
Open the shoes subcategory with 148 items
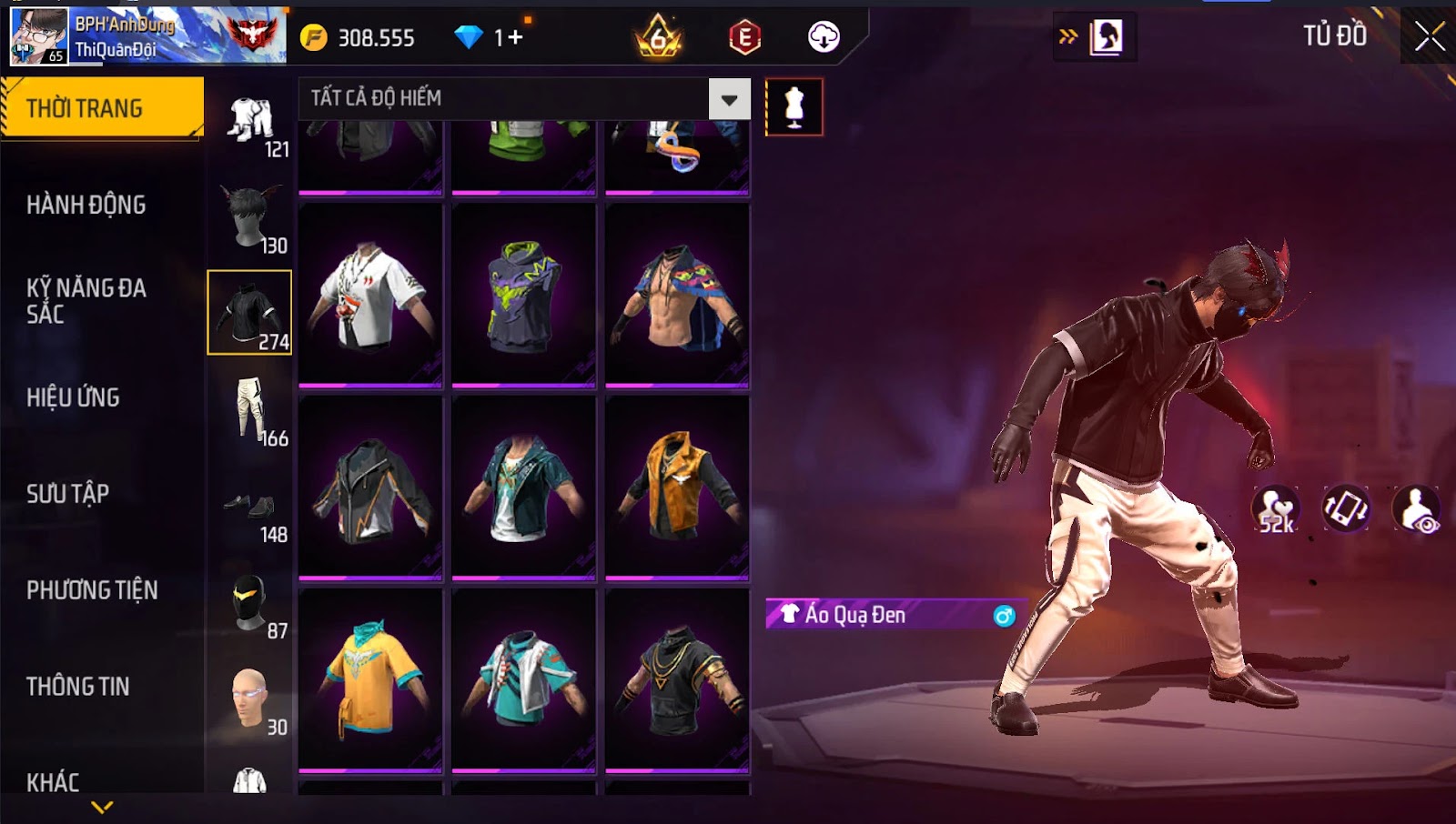(x=251, y=509)
